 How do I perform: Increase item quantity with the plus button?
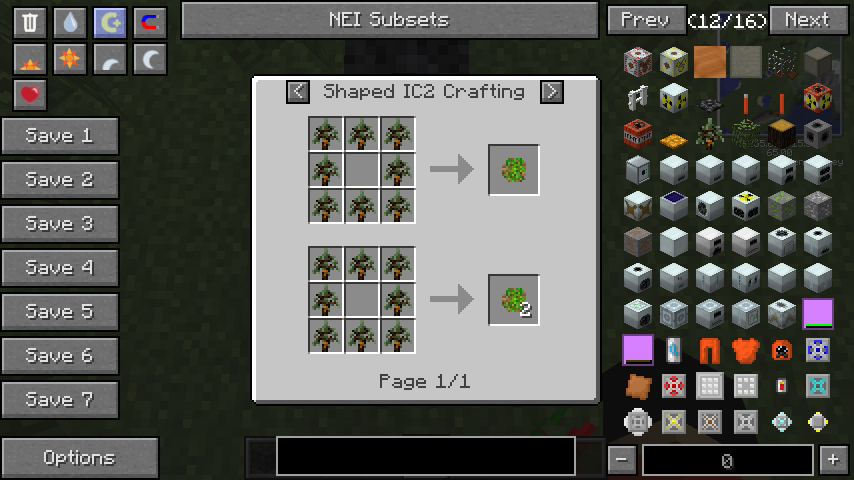tap(833, 460)
